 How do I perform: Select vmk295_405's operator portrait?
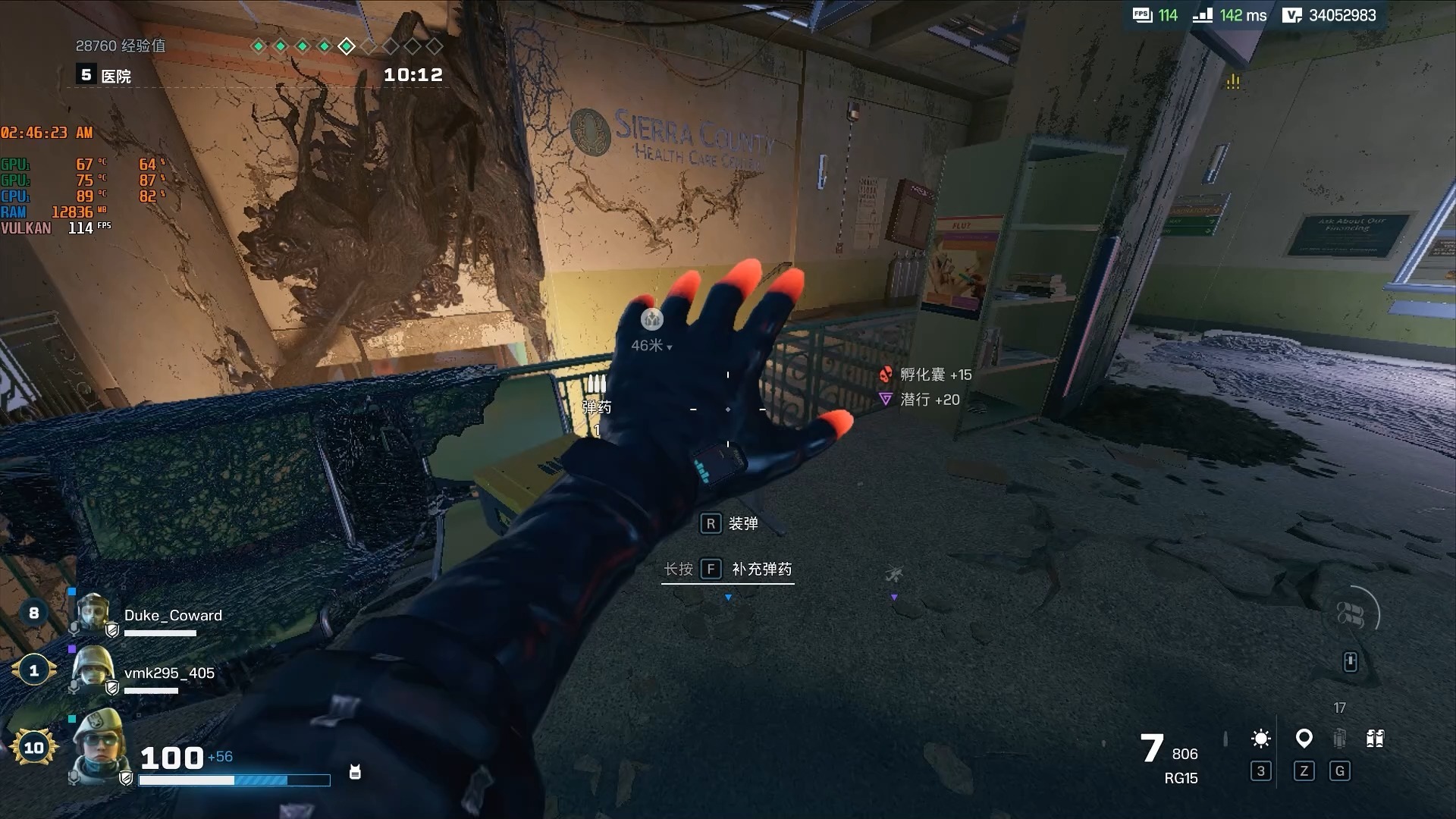click(x=92, y=669)
